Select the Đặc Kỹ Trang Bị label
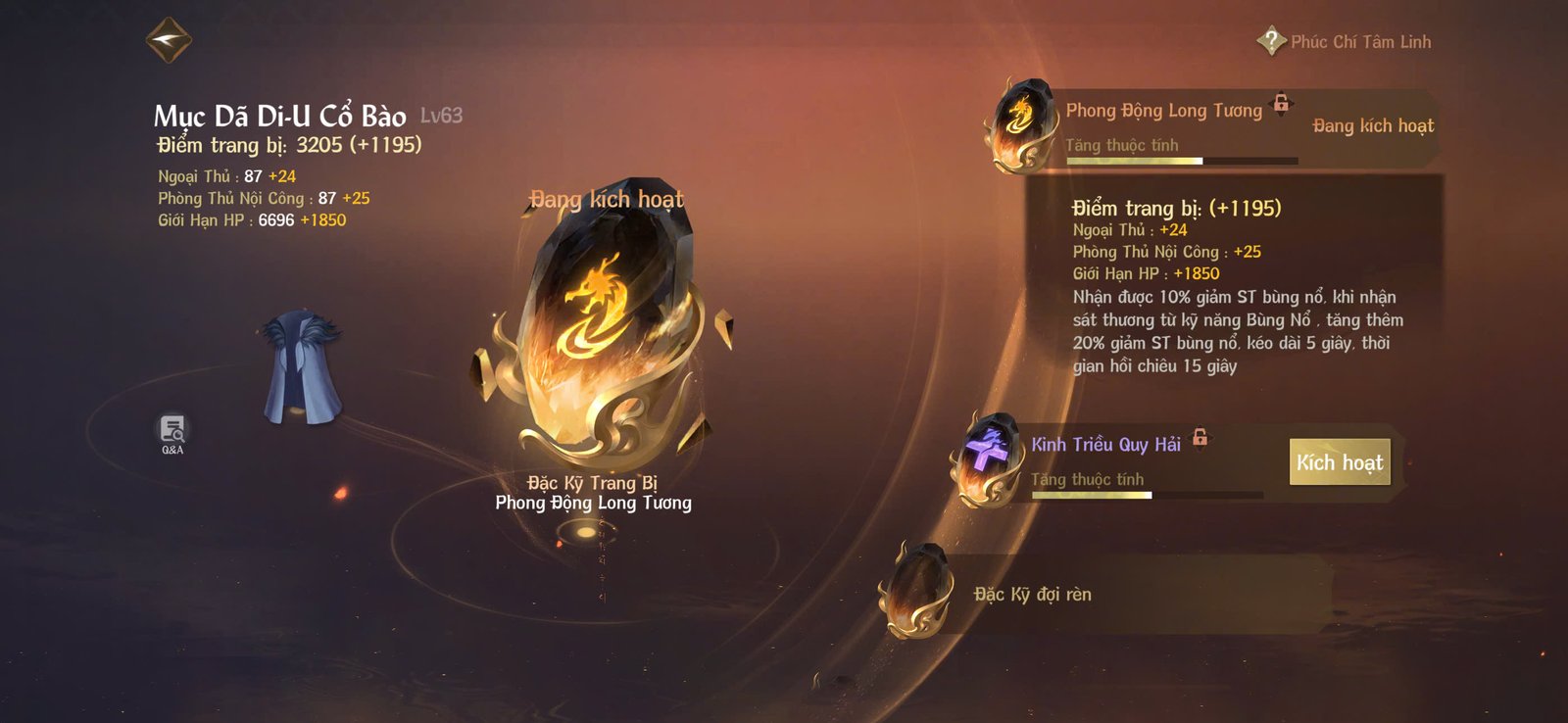This screenshot has height=723, width=1568. point(593,484)
